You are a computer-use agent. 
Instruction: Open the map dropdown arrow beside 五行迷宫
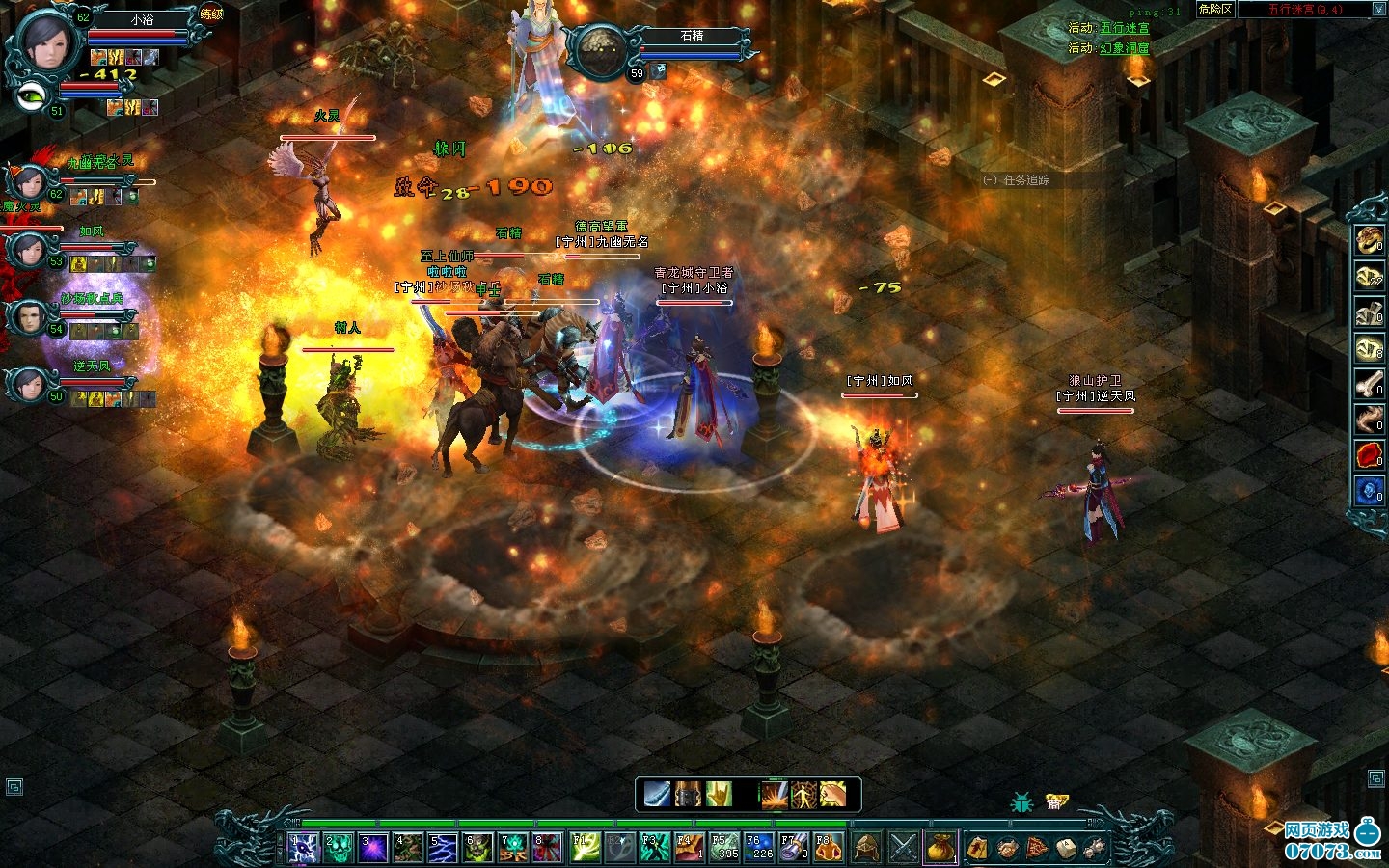1378,10
